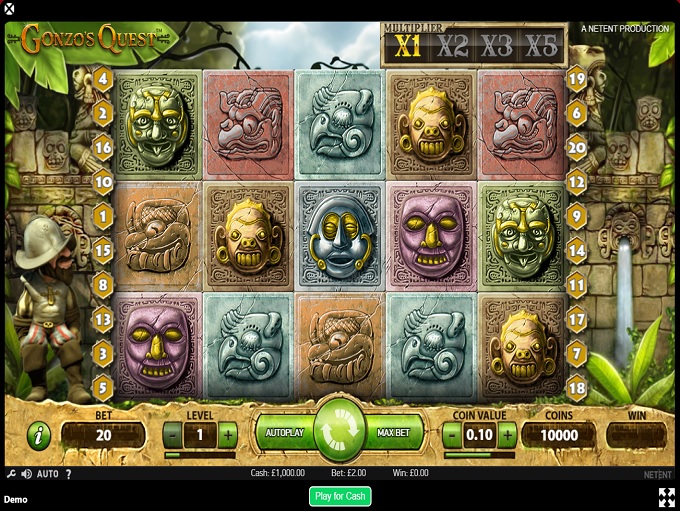680x511 pixels.
Task: Open the green info paytable button
Action: 39,435
